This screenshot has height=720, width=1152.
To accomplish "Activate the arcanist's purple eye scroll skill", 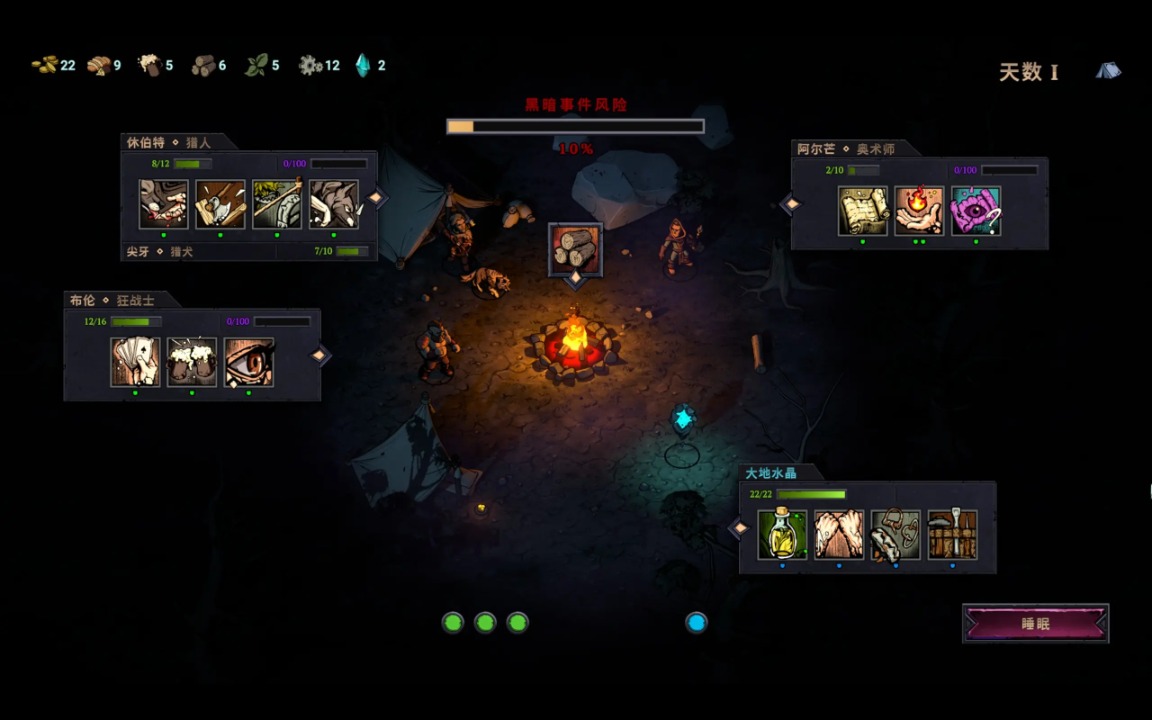I will point(976,211).
